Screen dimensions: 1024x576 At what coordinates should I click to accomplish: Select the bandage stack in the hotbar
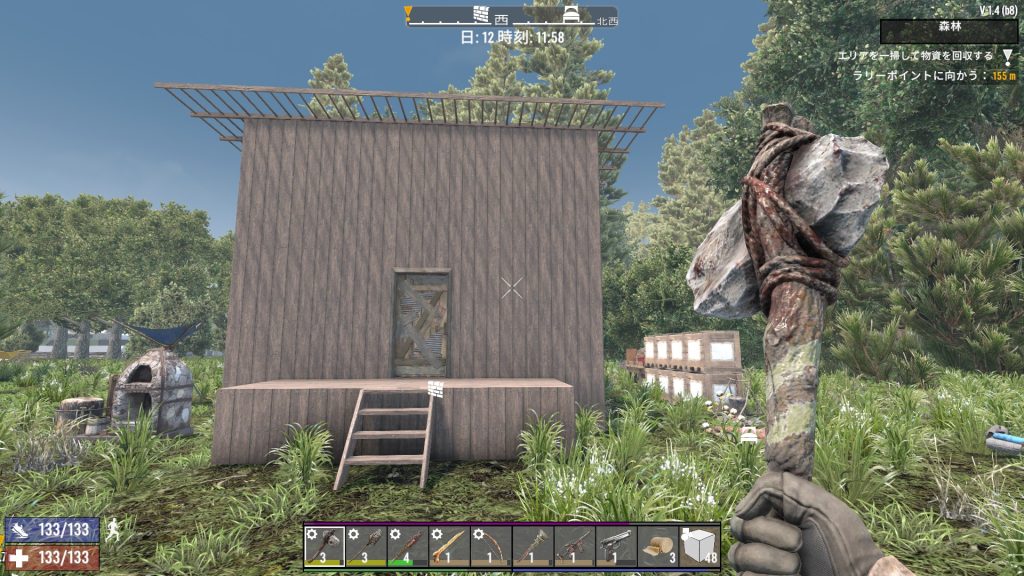point(658,547)
